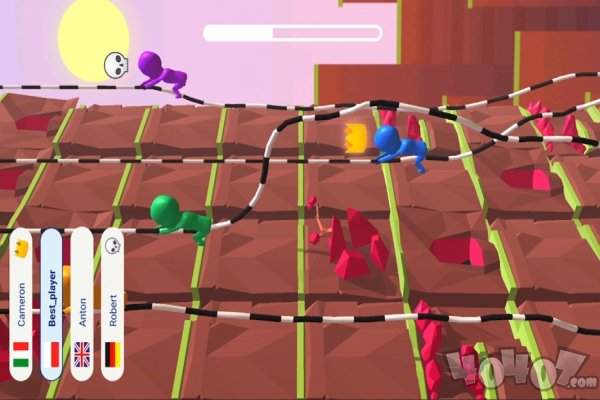Pick Robert's leaderboard row with the German flag
This screenshot has width=600, height=400.
[x=113, y=305]
